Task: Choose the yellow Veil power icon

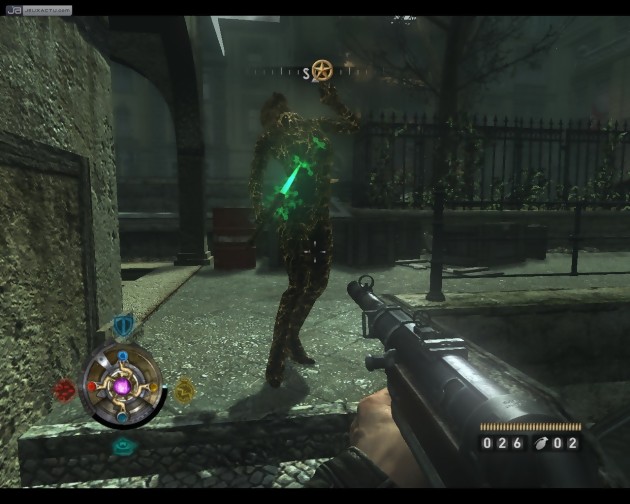Action: tap(184, 390)
